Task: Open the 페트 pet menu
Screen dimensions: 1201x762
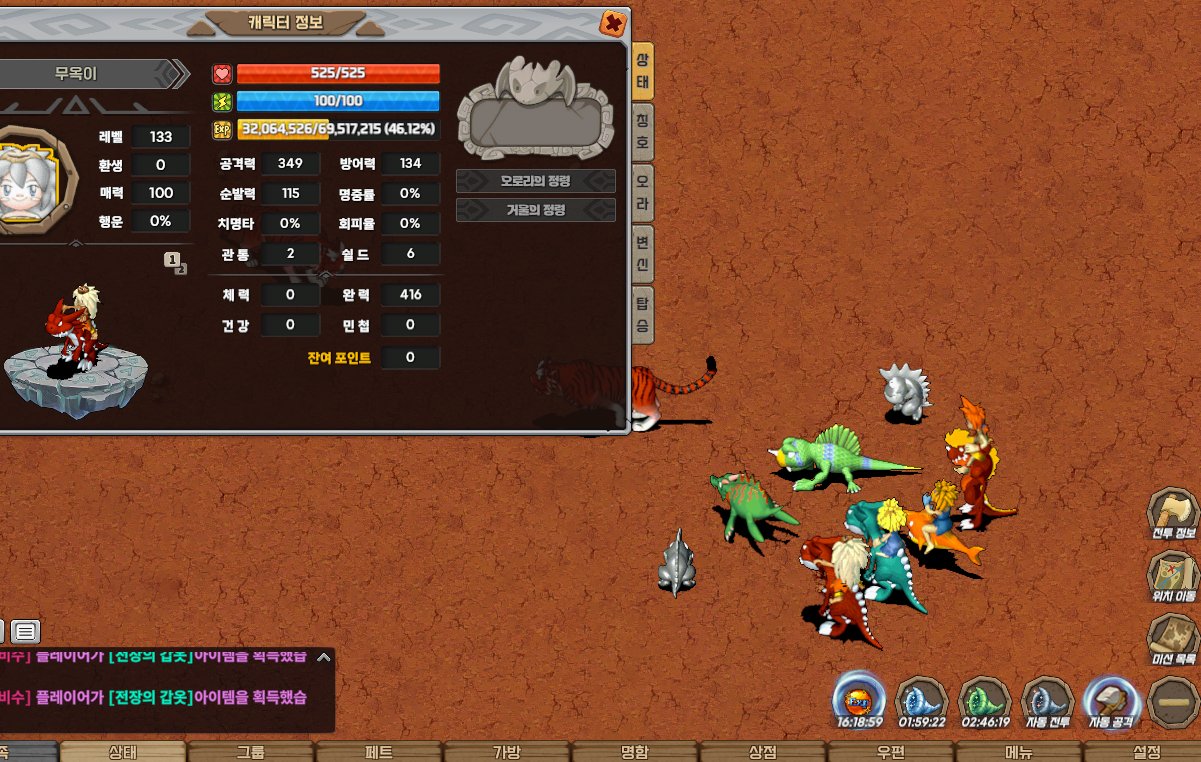Action: click(379, 752)
